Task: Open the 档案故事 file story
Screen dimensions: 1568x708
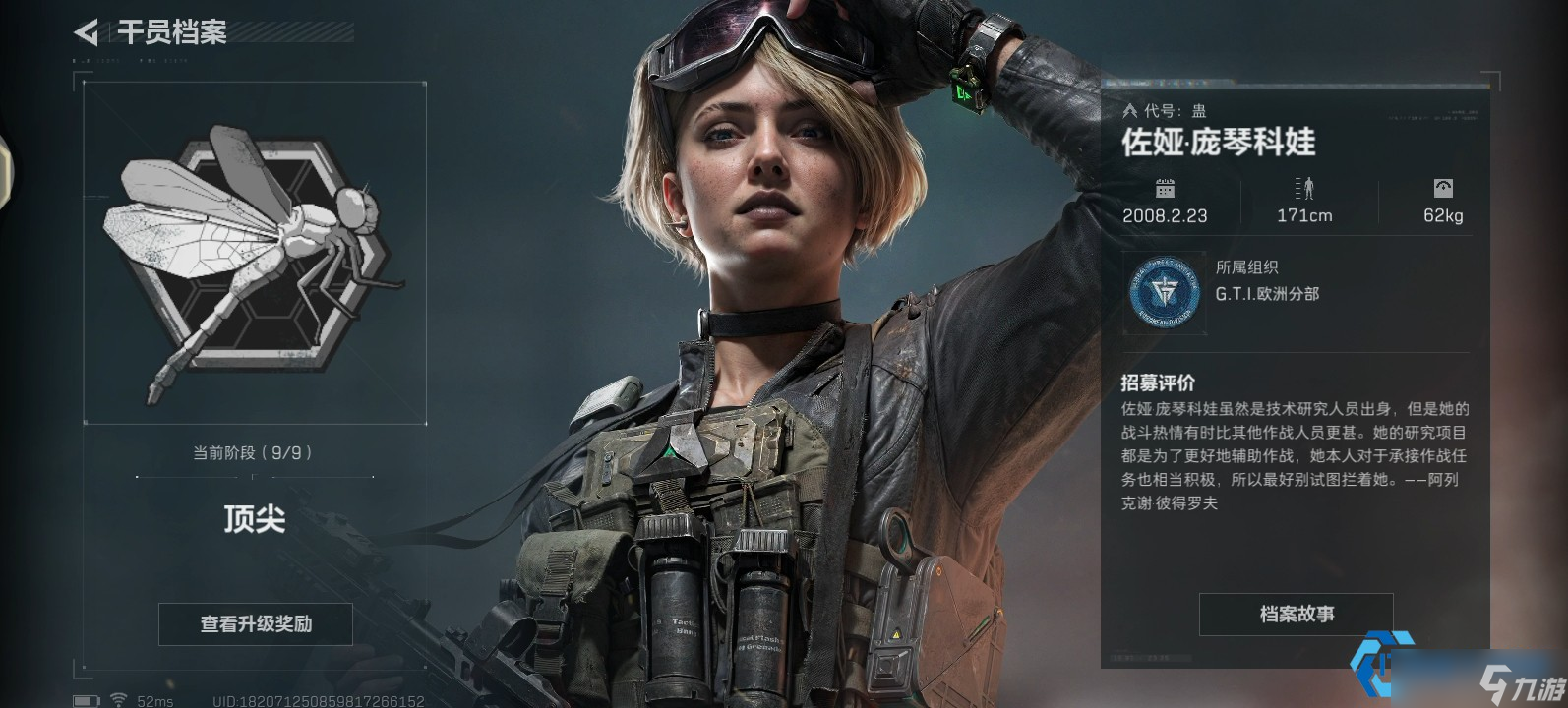Action: pyautogui.click(x=1296, y=615)
